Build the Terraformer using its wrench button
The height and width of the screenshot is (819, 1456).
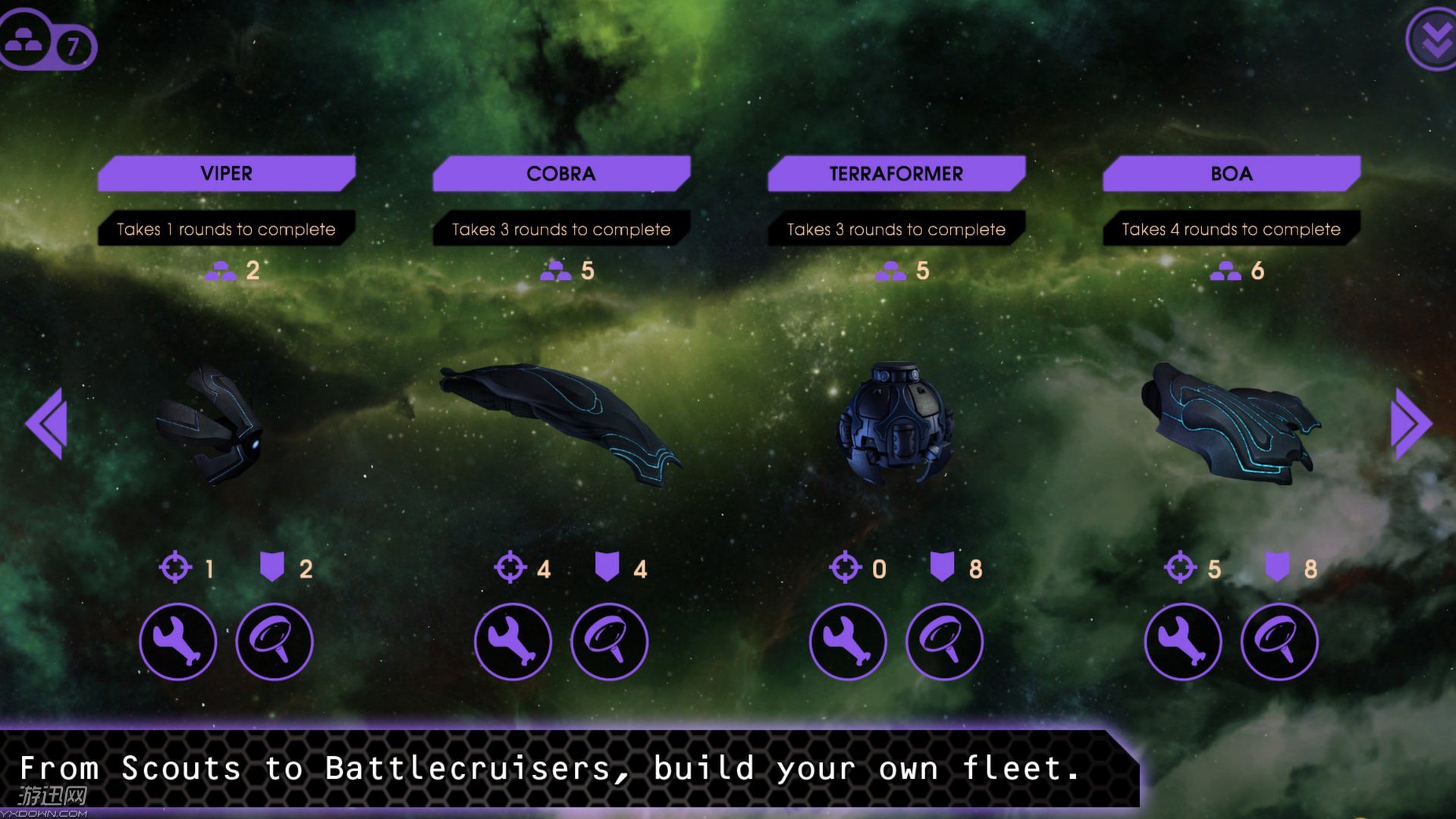pyautogui.click(x=848, y=642)
